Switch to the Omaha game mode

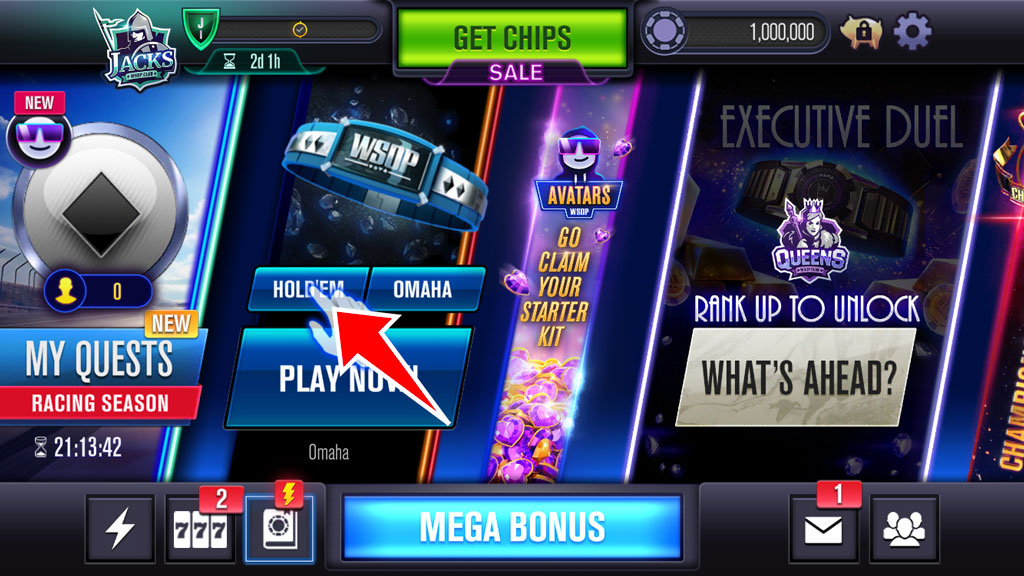tap(422, 289)
